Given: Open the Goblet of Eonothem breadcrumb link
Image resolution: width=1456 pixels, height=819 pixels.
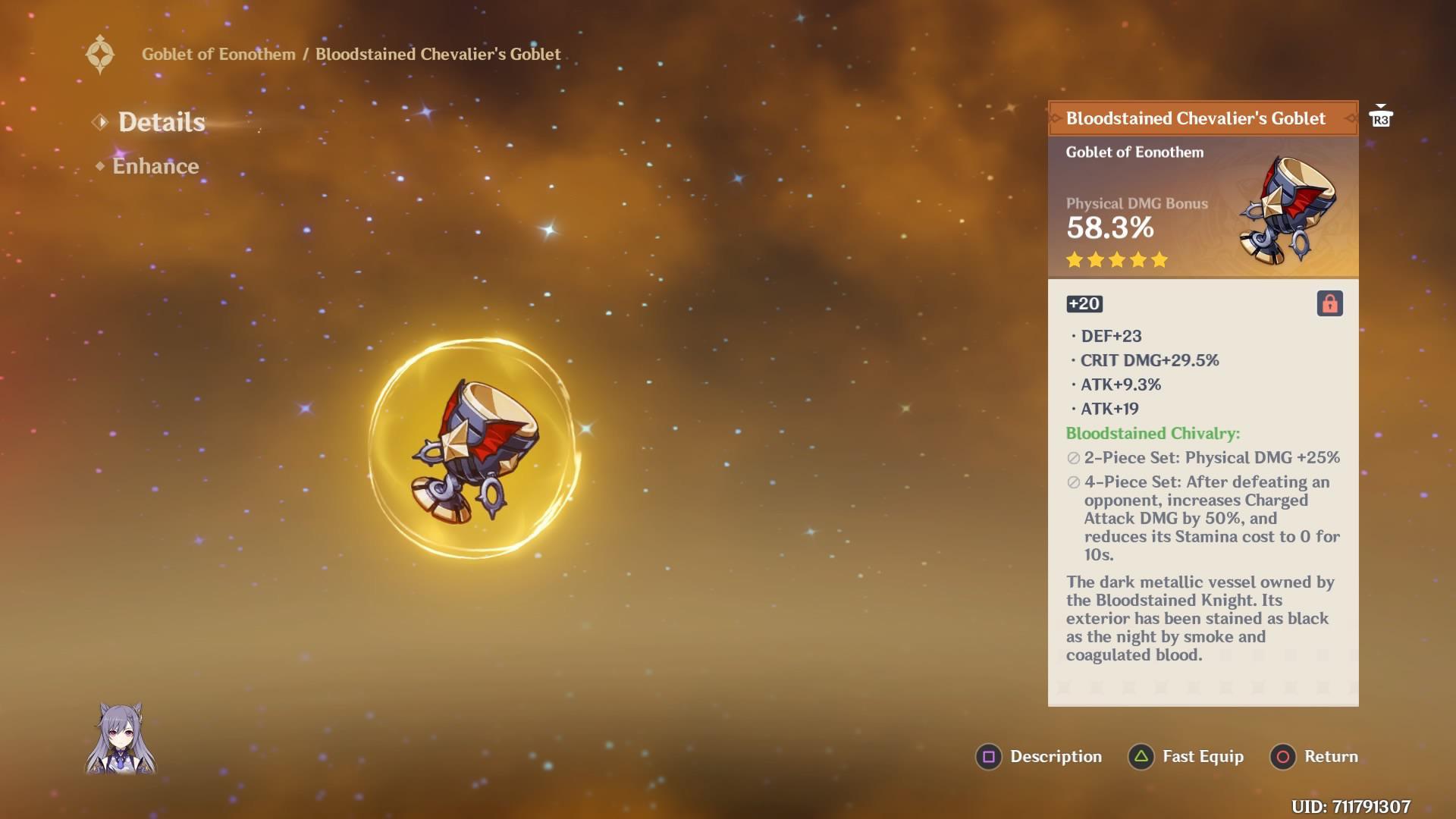Looking at the screenshot, I should 219,54.
